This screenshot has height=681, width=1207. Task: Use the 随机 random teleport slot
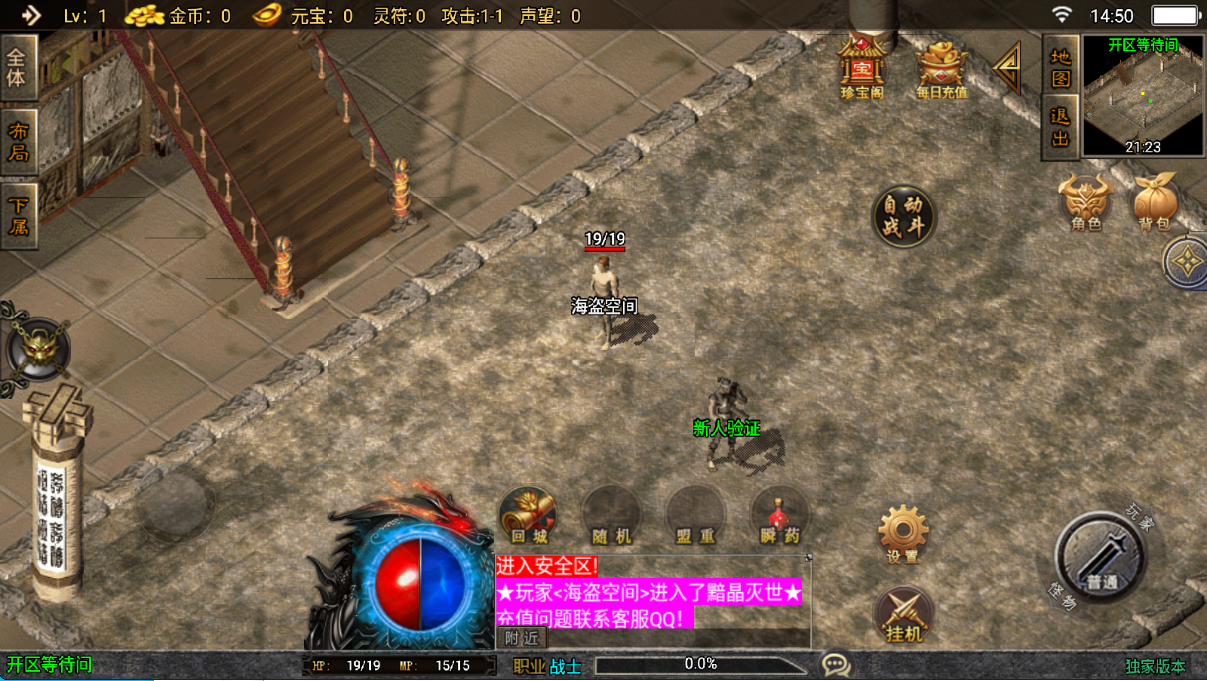(611, 516)
